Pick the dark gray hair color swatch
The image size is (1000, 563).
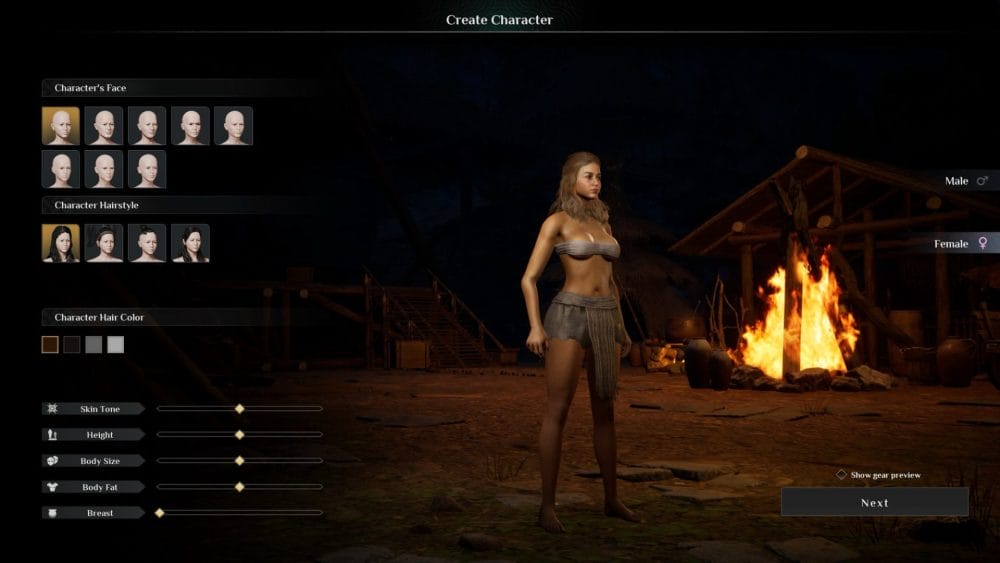pyautogui.click(x=94, y=345)
